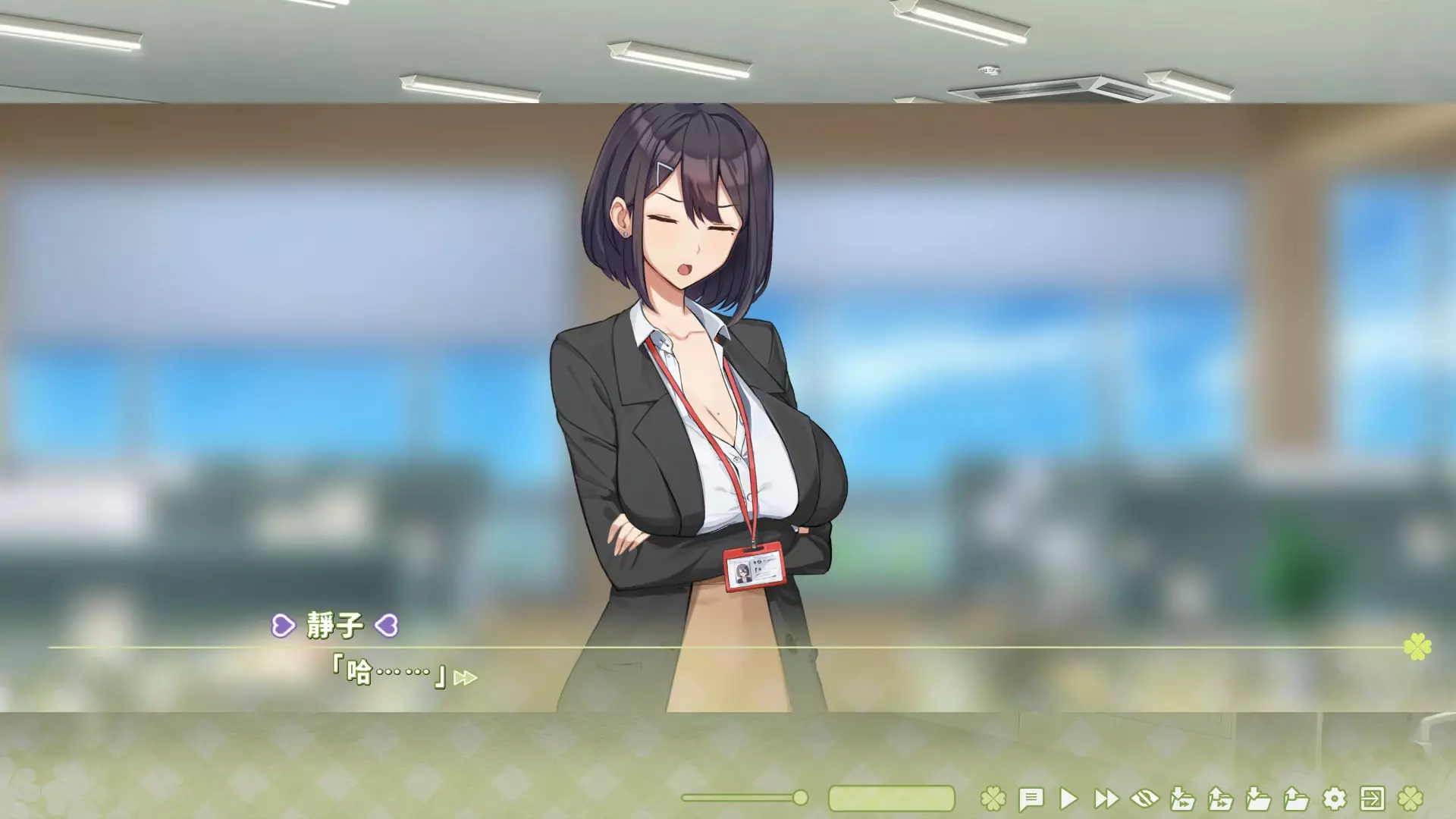This screenshot has width=1456, height=819.
Task: Click the slider knob in the bottom toolbar
Action: 800,798
